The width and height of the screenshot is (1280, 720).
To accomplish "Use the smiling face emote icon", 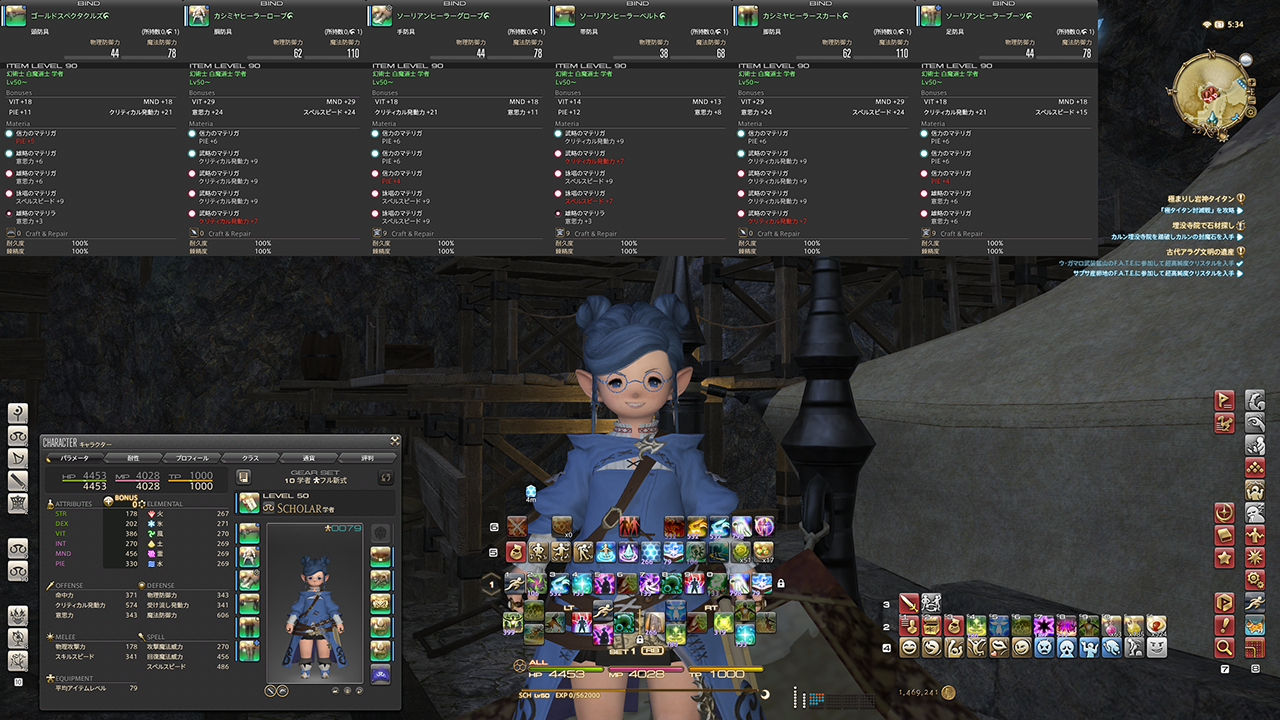I will pyautogui.click(x=908, y=647).
